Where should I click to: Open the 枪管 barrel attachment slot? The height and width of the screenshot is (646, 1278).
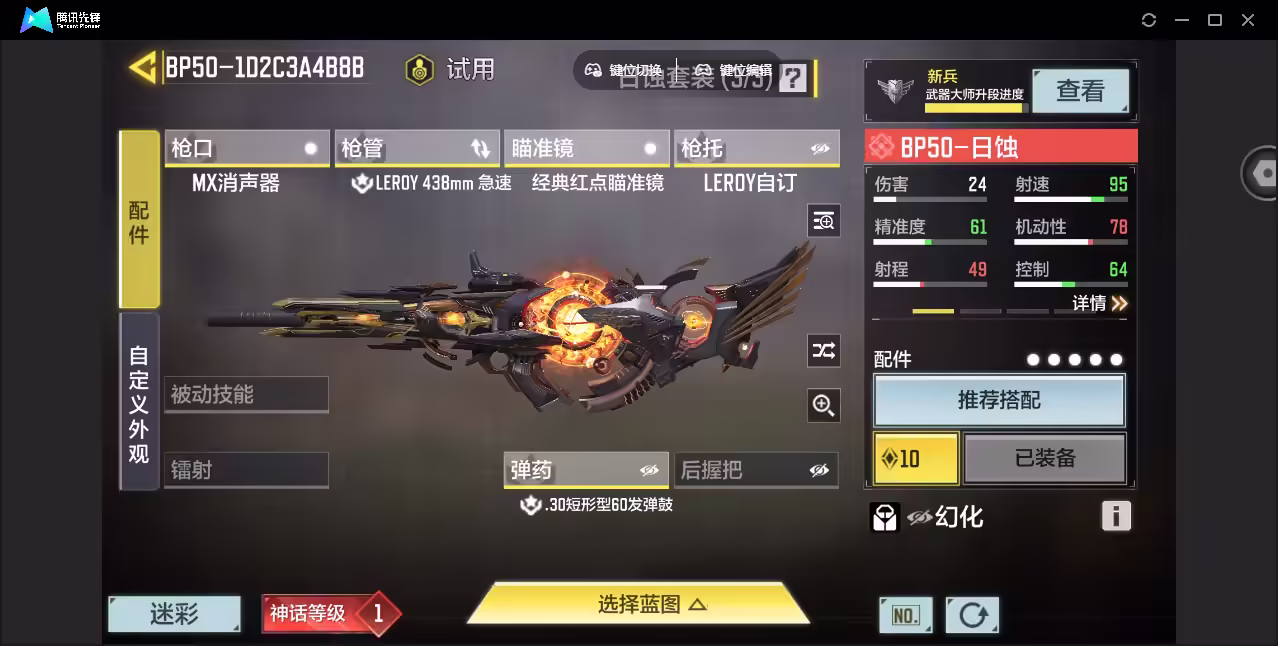click(x=416, y=149)
